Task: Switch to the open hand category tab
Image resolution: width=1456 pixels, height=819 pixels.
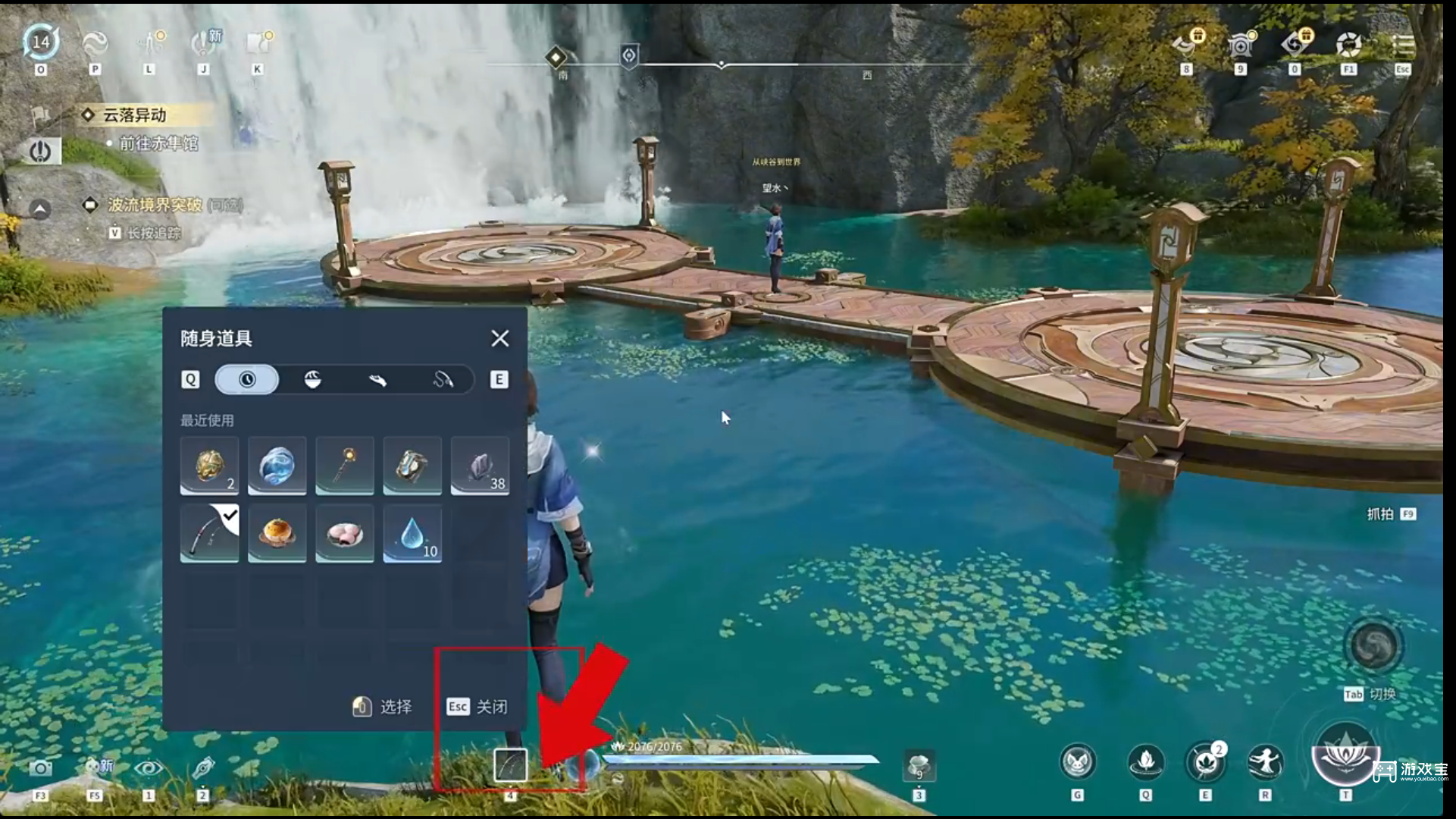Action: (x=377, y=379)
